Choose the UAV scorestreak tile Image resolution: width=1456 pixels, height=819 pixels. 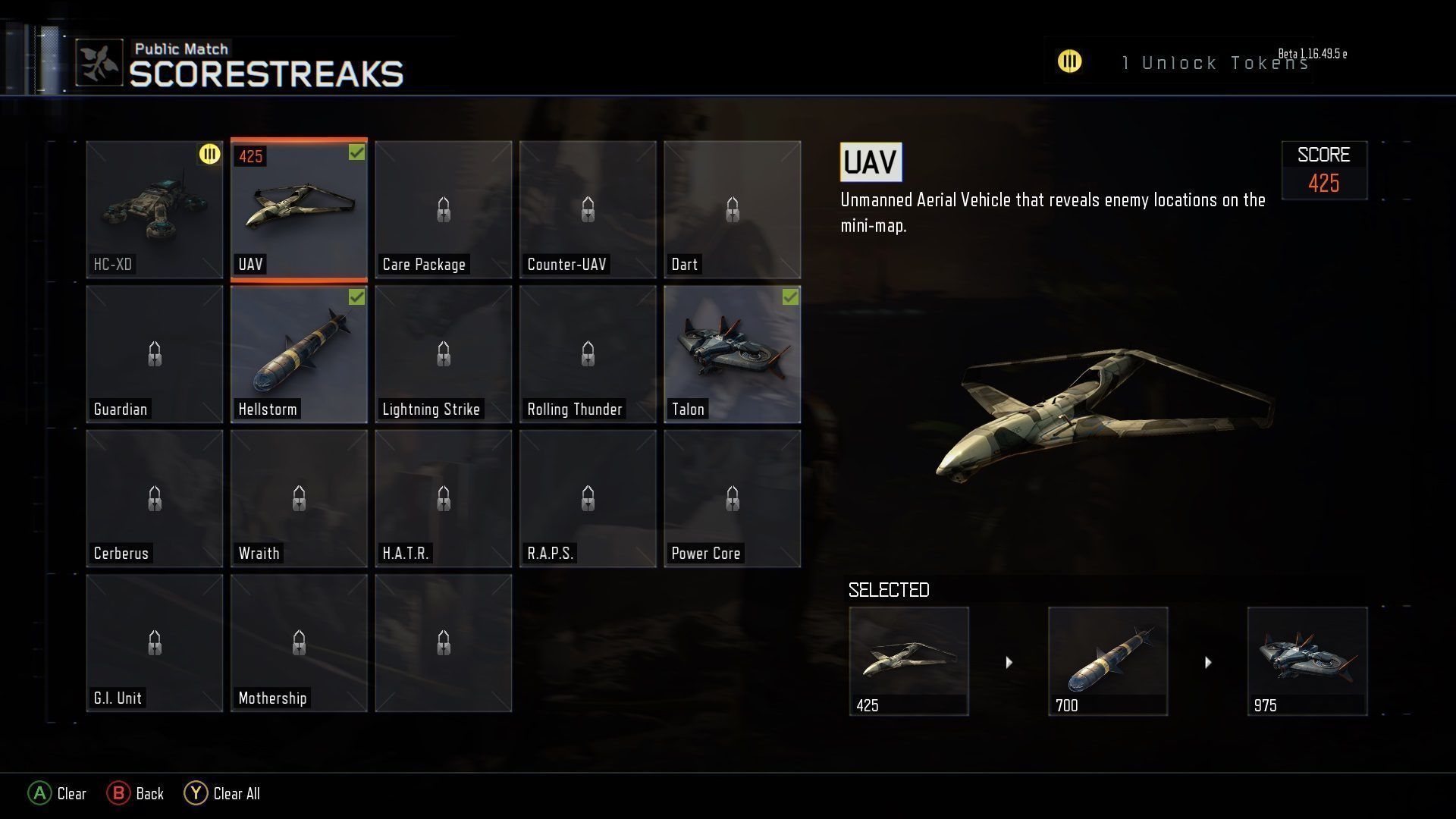(x=299, y=209)
